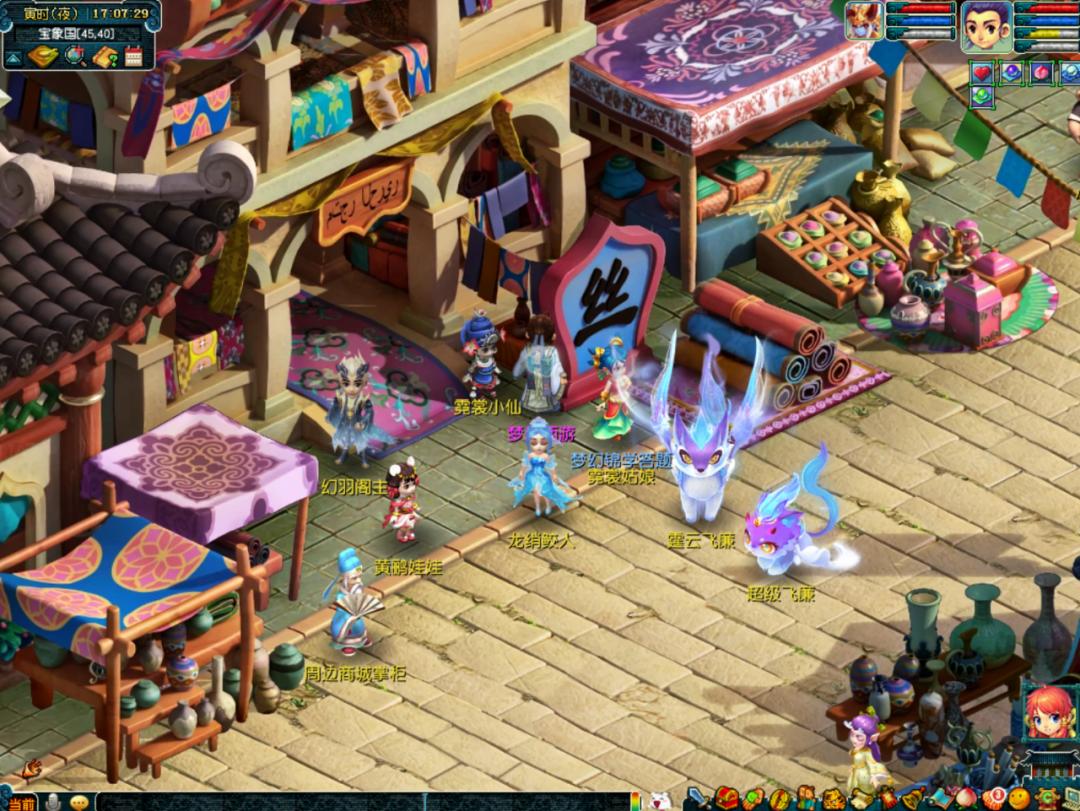Image resolution: width=1080 pixels, height=811 pixels.
Task: Open the world map globe icon
Action: [75, 56]
